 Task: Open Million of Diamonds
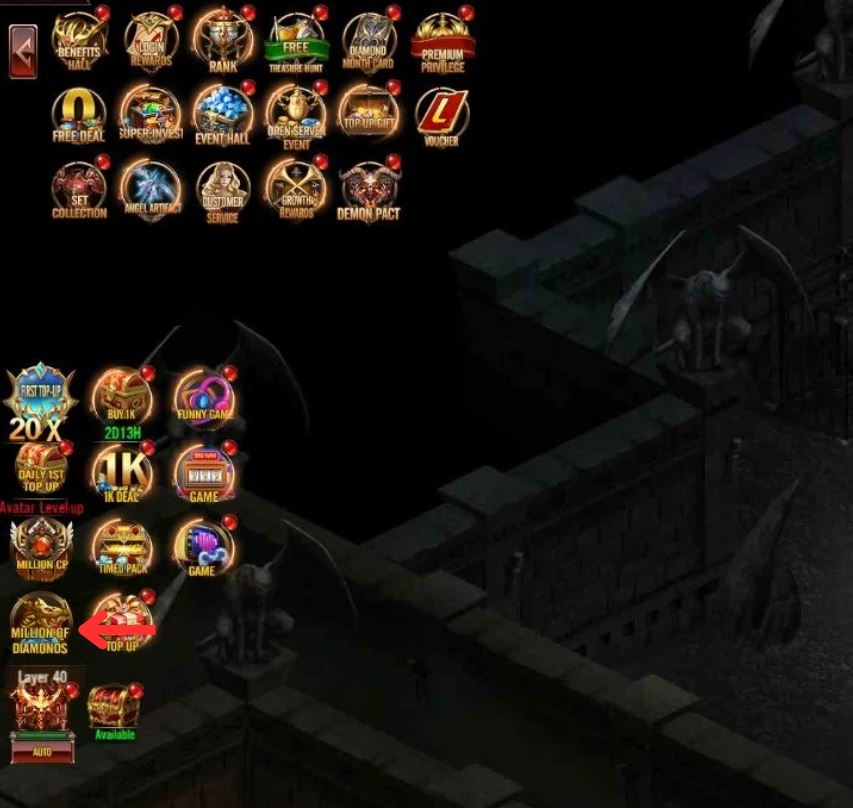click(x=40, y=622)
